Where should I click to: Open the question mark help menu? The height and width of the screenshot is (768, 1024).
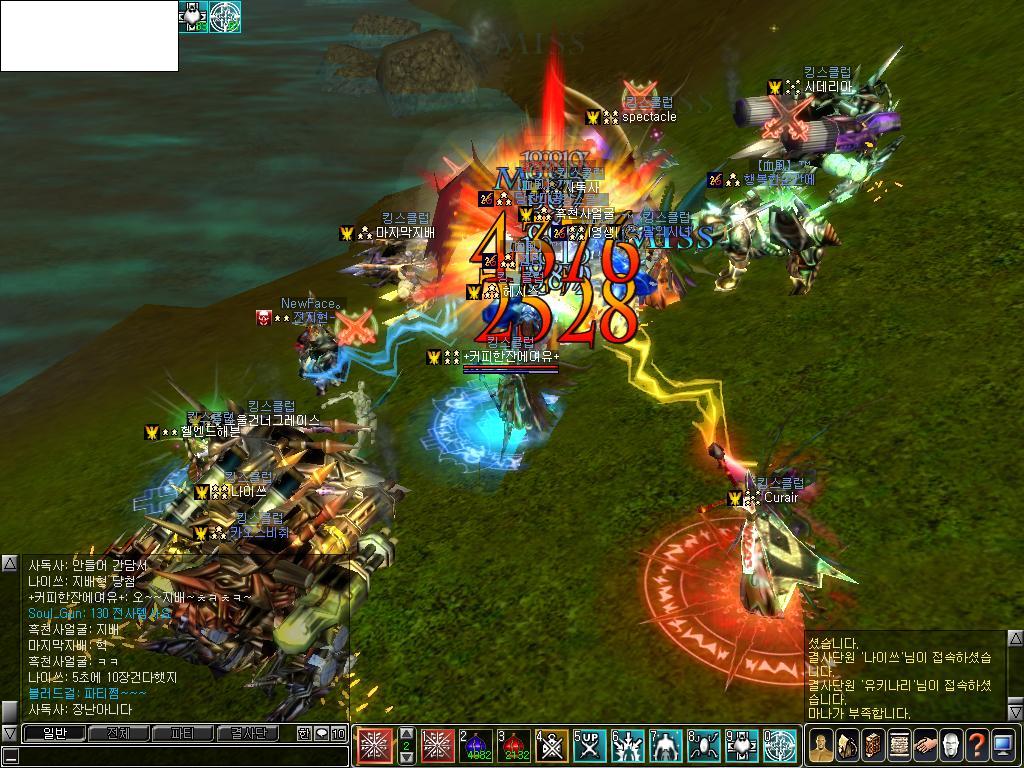[x=976, y=745]
